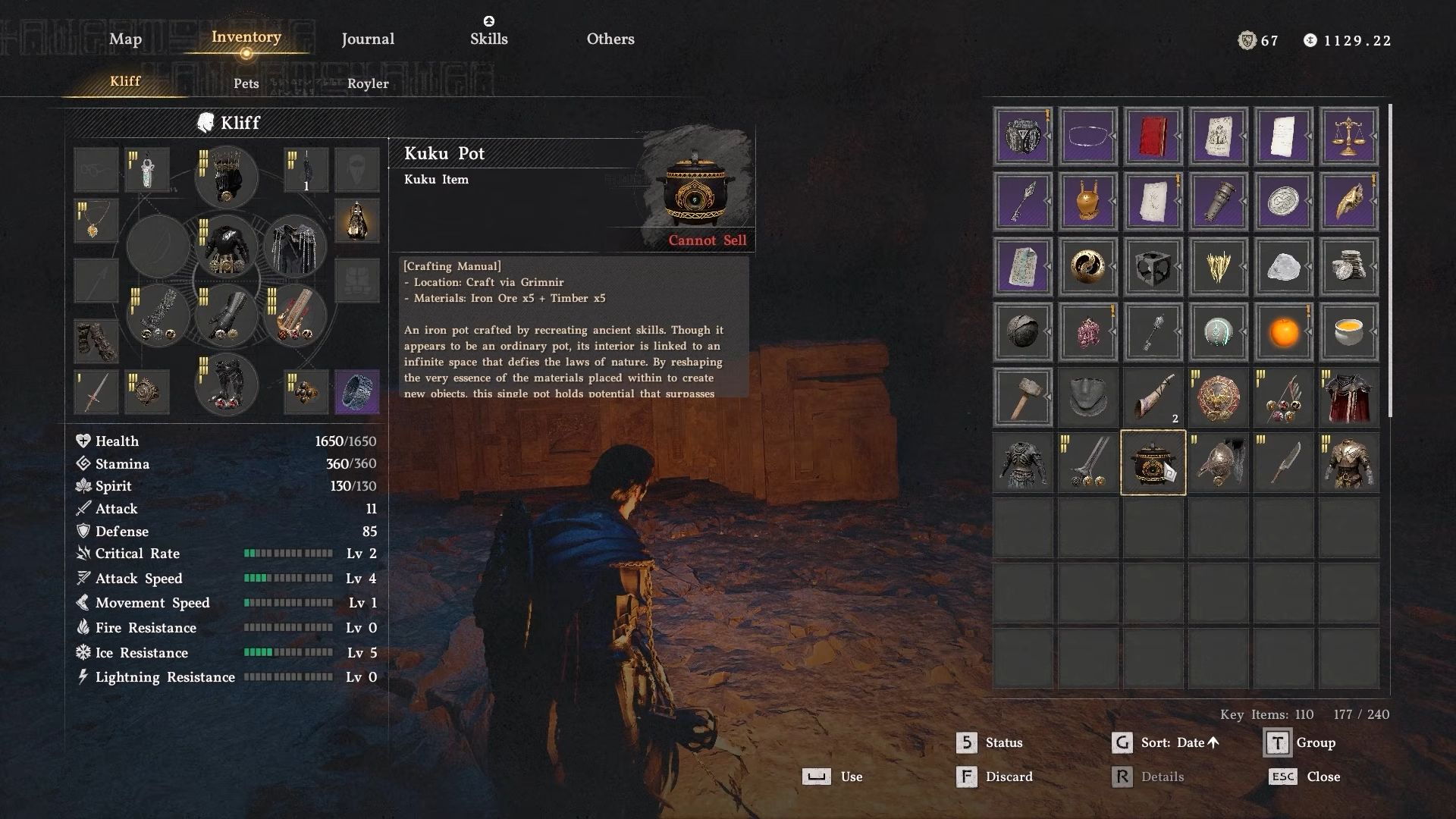Select the Kuku Pot inventory slot

pyautogui.click(x=1153, y=463)
